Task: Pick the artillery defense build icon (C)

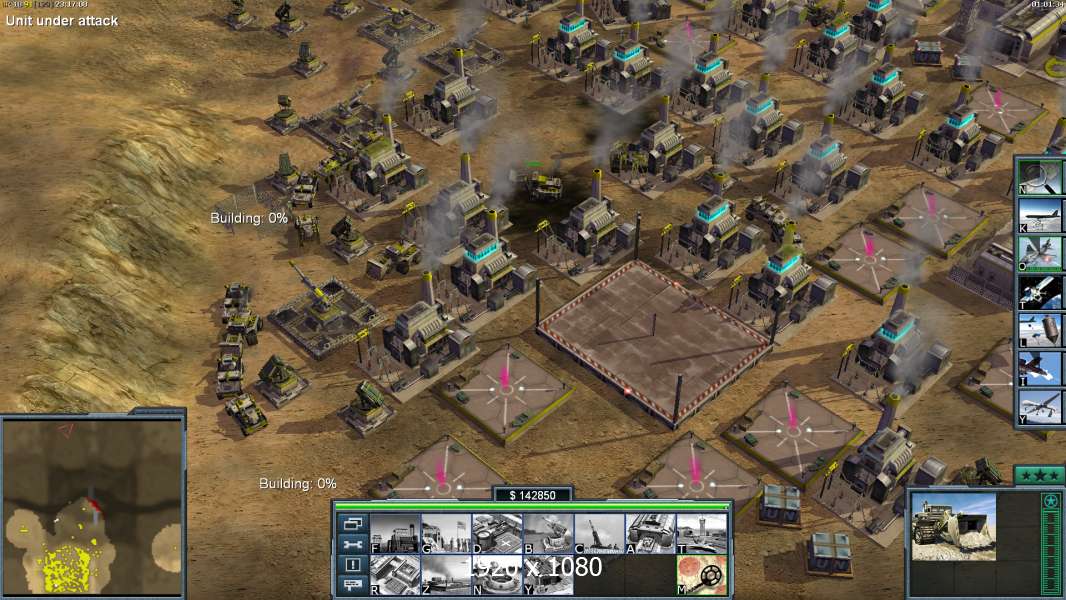Action: [599, 533]
